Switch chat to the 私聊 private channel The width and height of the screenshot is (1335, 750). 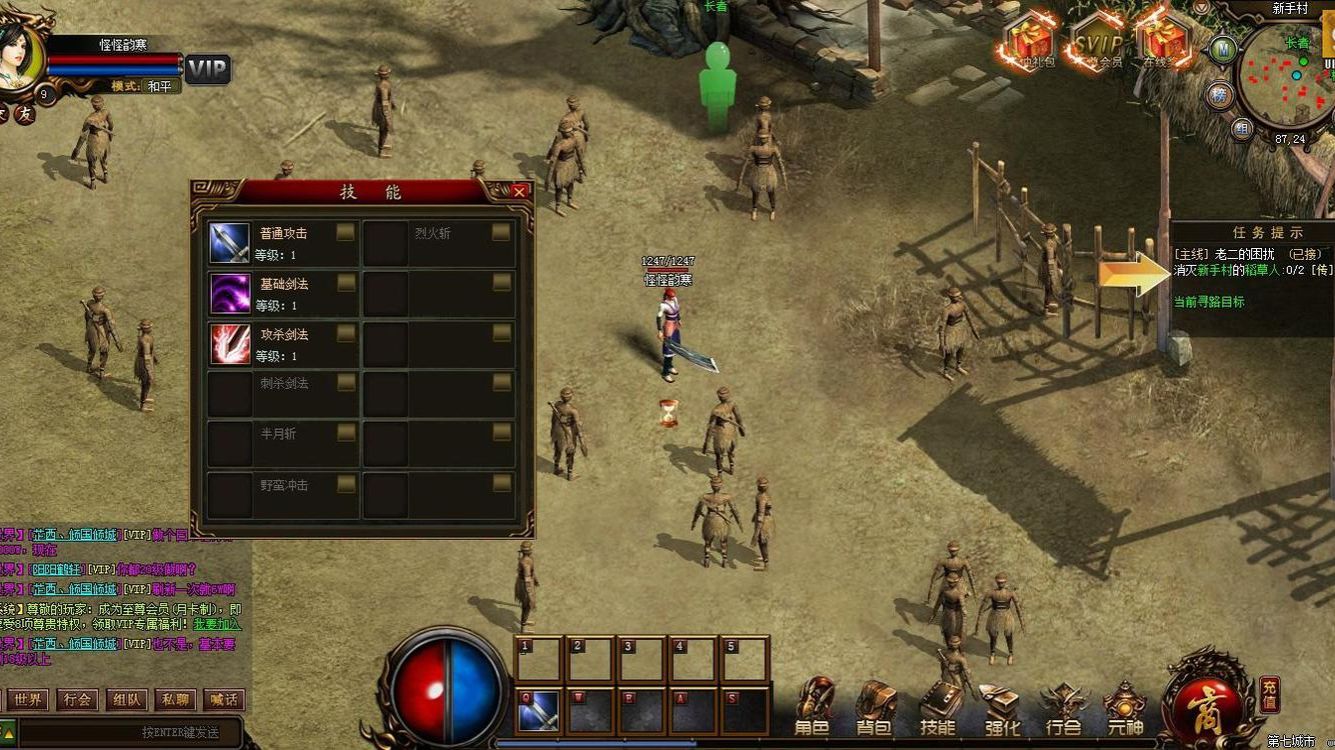pos(175,700)
